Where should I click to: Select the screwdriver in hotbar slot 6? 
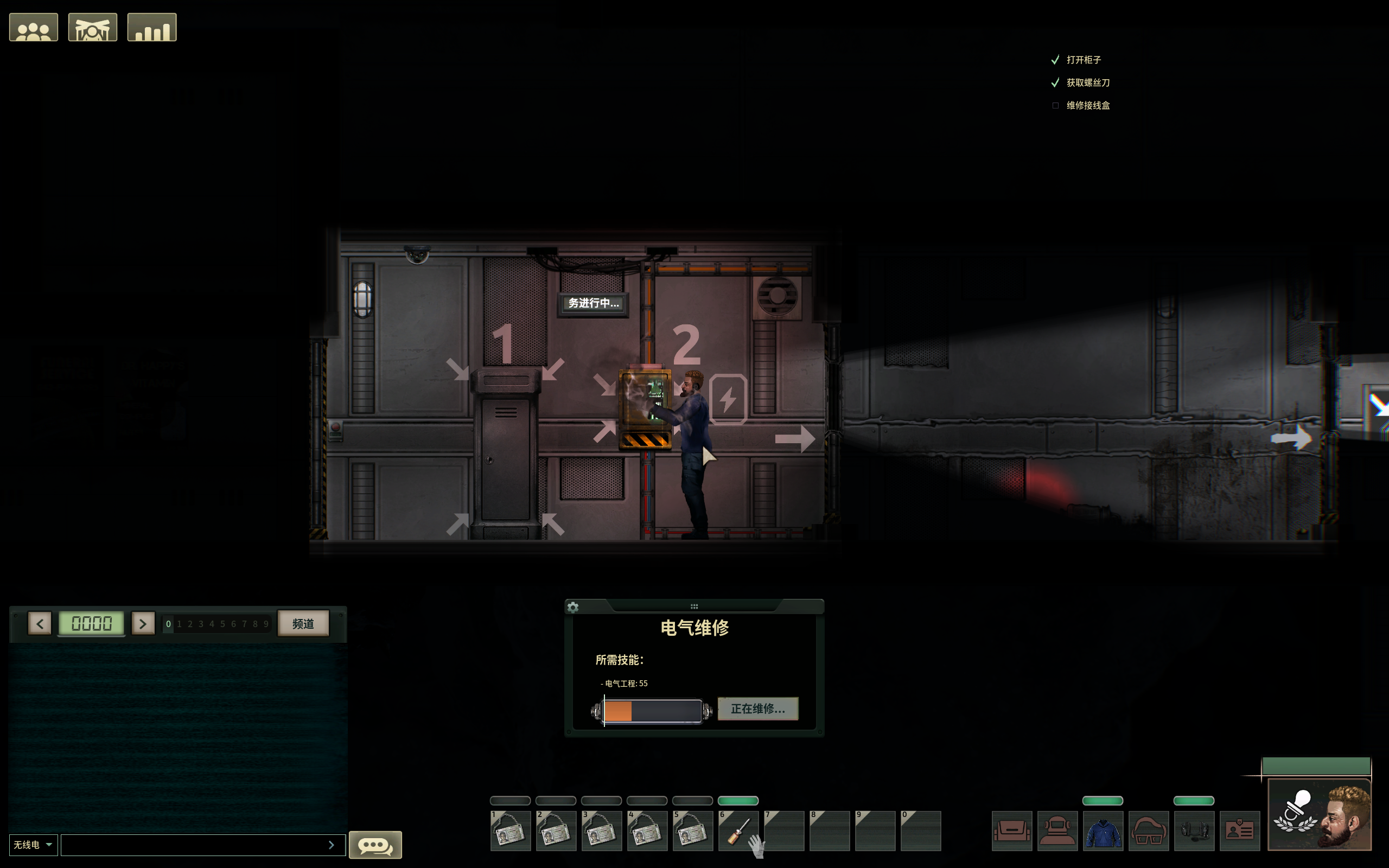738,829
